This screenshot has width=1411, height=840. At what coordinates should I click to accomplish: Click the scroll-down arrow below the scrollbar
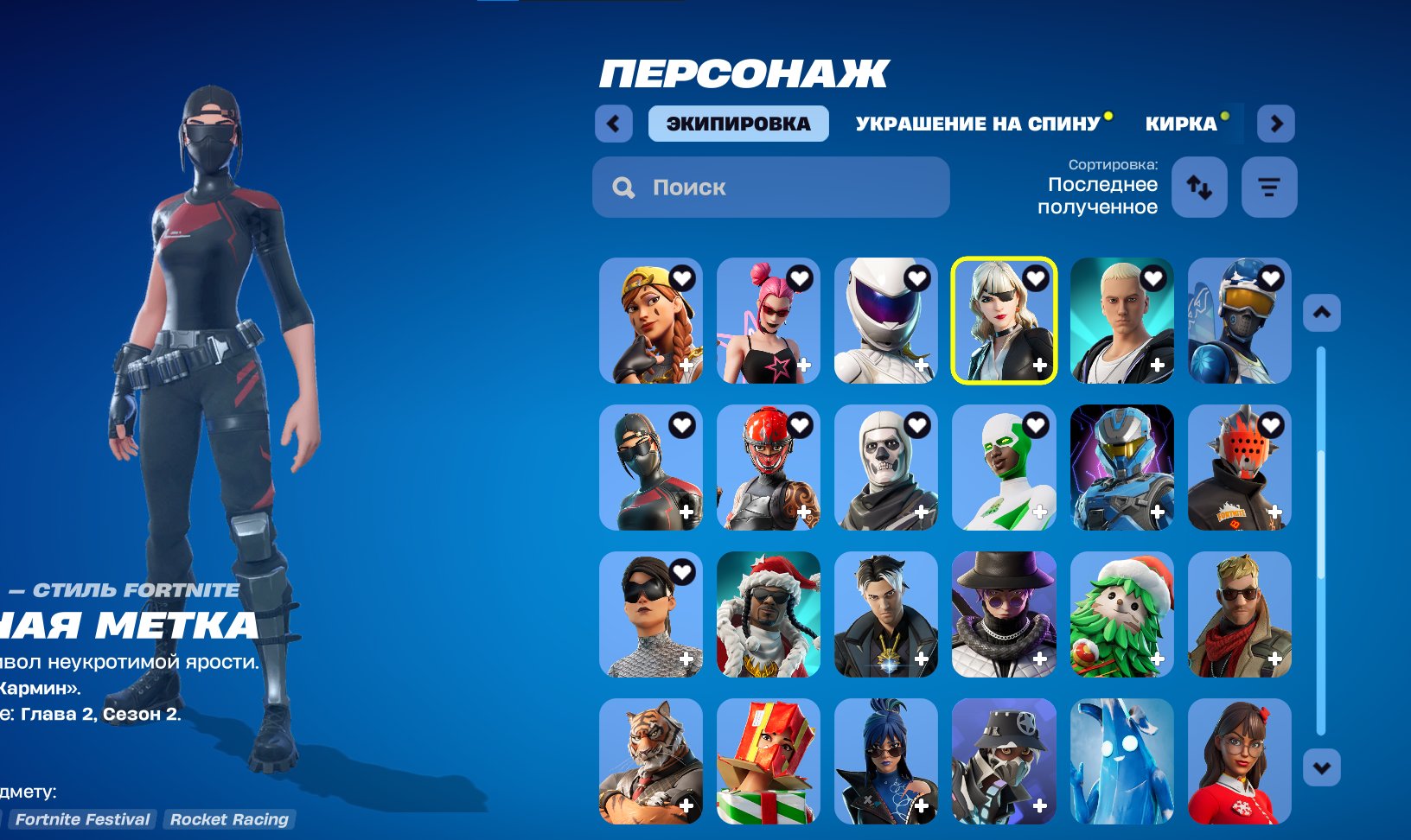click(1320, 767)
